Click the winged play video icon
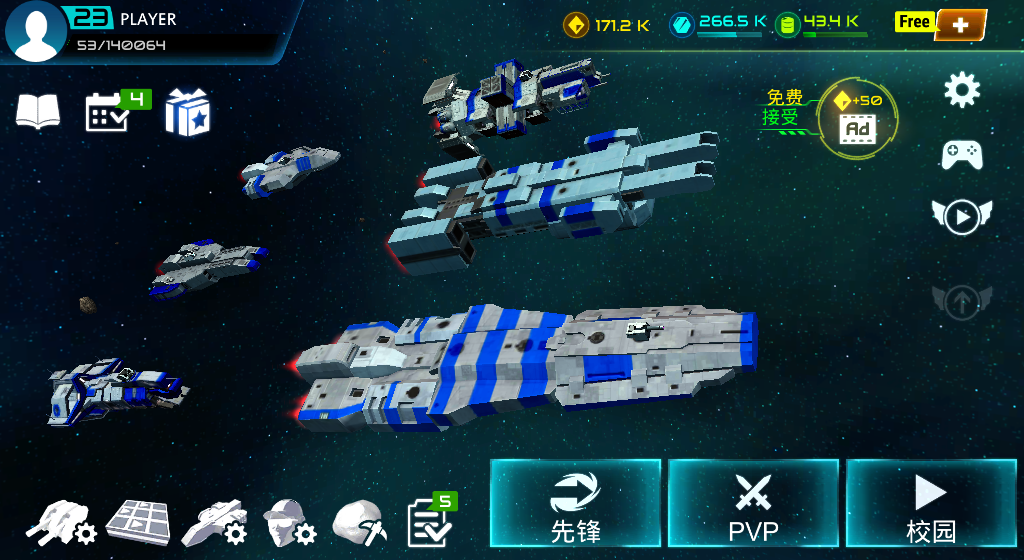Viewport: 1024px width, 560px height. pos(962,216)
